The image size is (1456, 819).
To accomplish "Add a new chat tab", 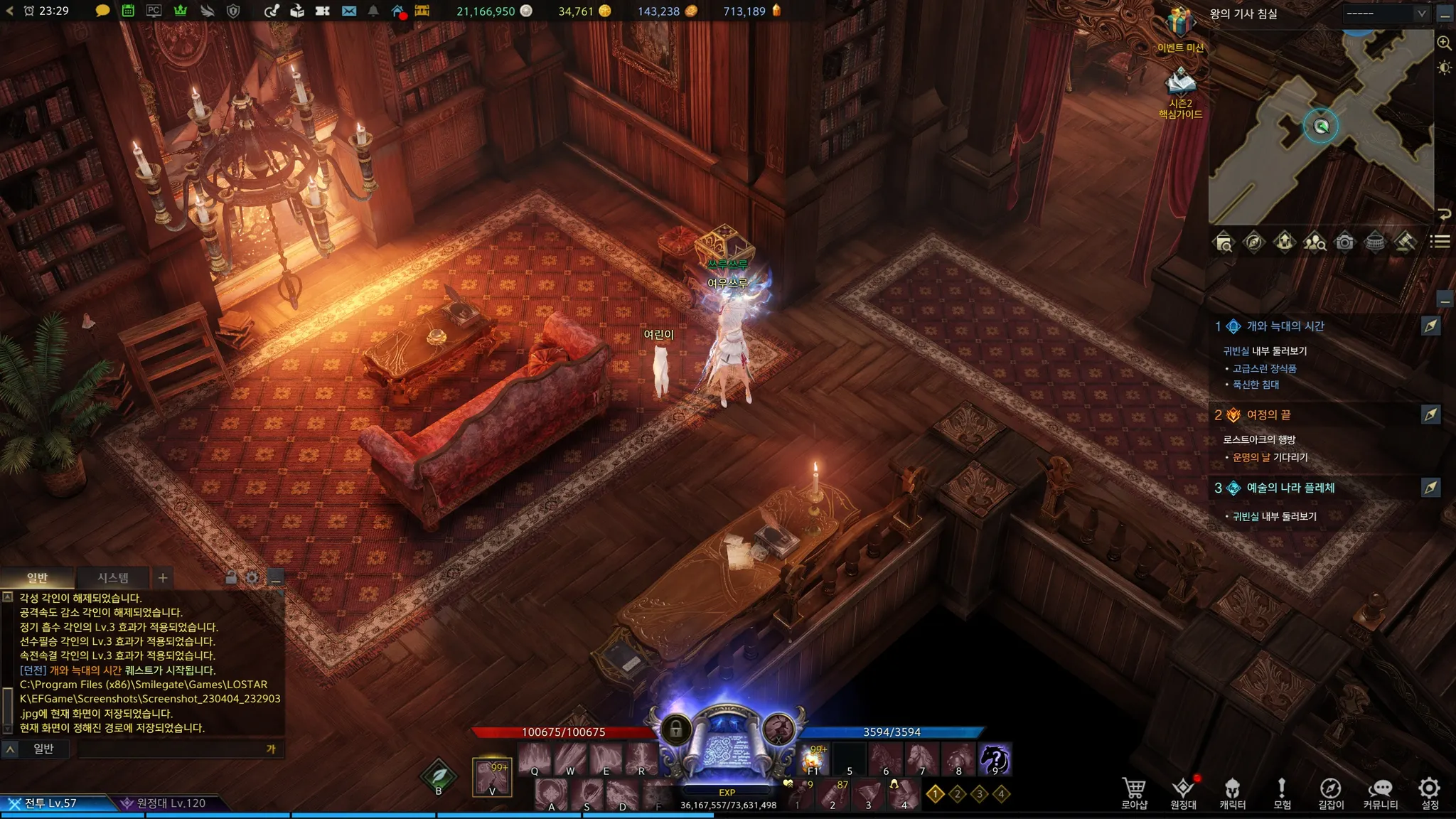I will [163, 578].
